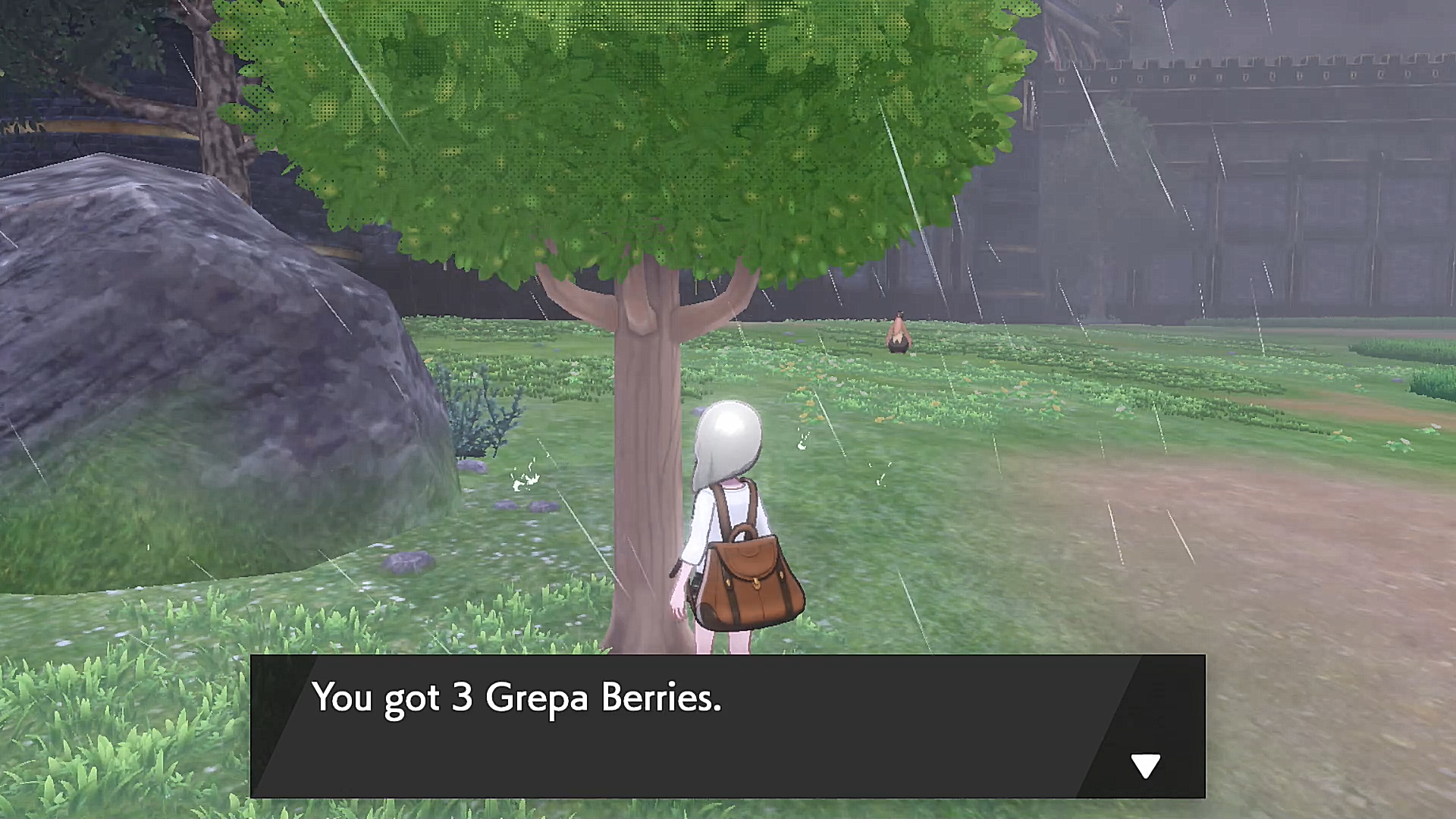Screen dimensions: 1456x819
Task: Advance dialogue with the white arrow
Action: click(1145, 765)
